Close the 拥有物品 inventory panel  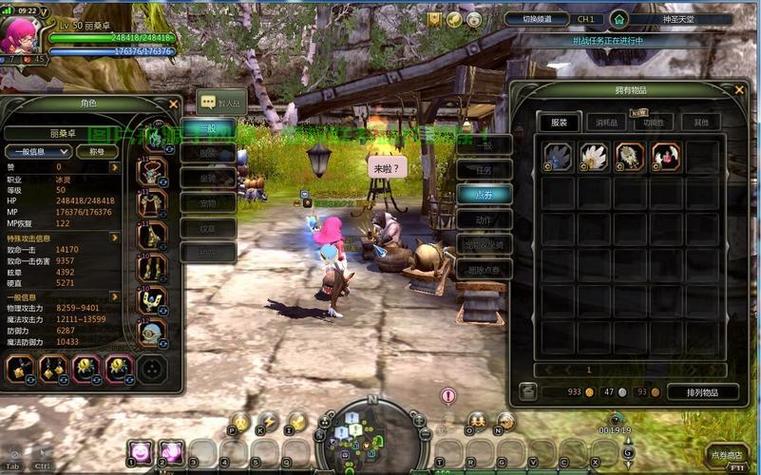739,90
